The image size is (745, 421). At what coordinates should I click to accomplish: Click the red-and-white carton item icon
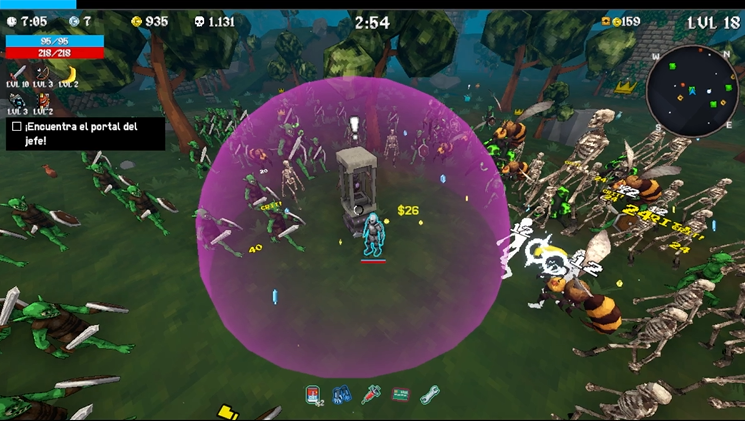pos(312,395)
